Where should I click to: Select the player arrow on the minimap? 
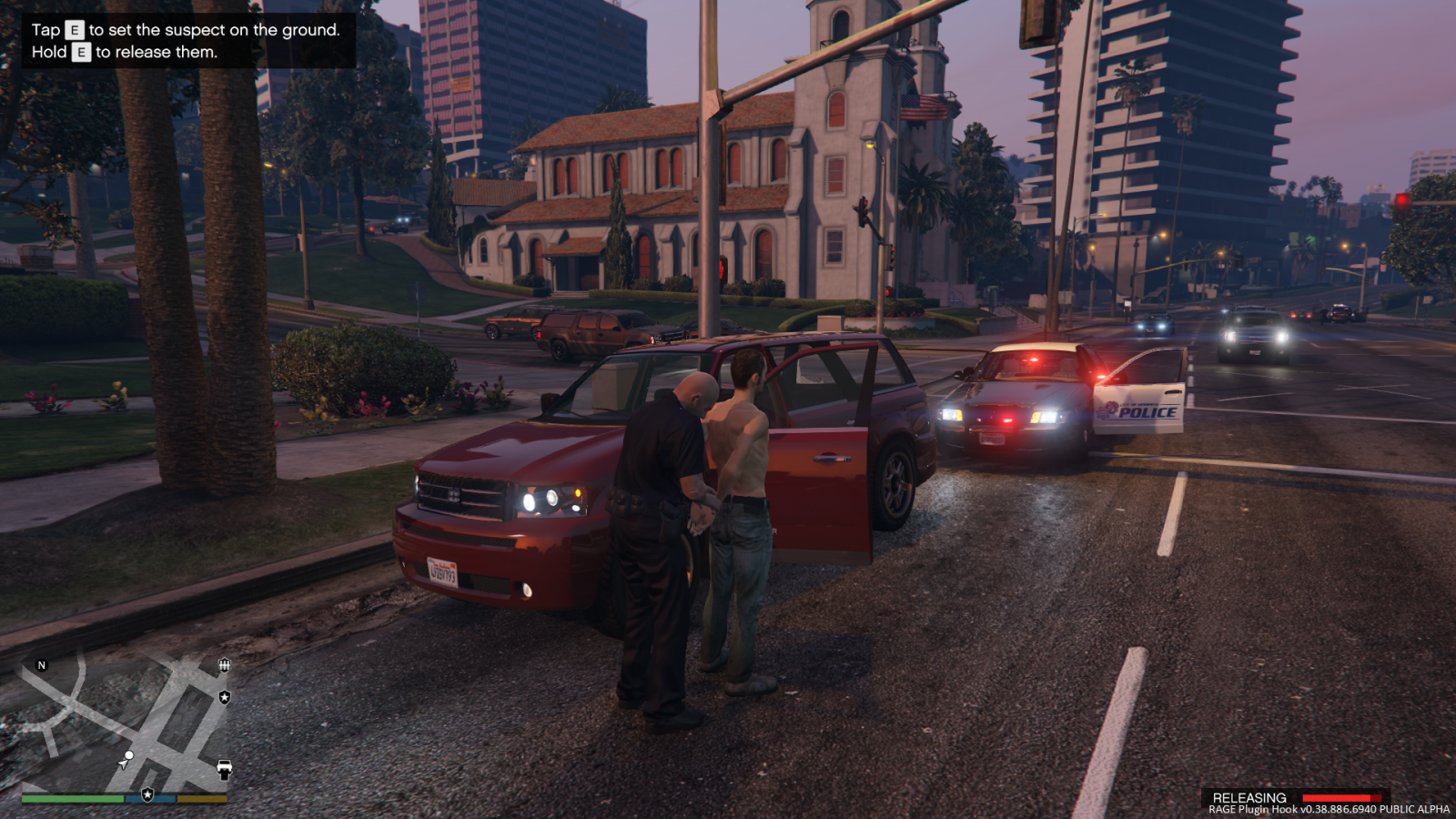(x=123, y=763)
